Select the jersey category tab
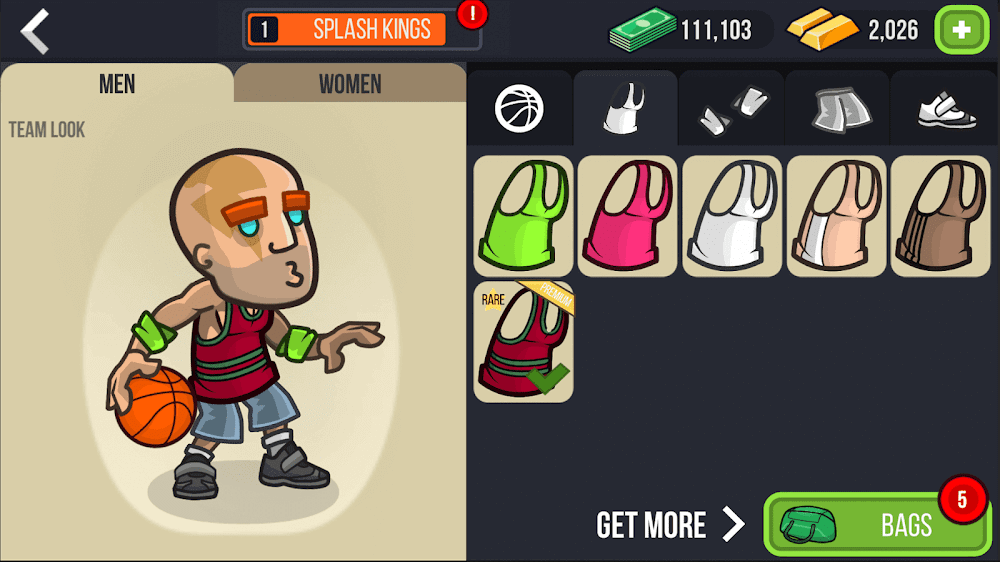 click(x=626, y=109)
